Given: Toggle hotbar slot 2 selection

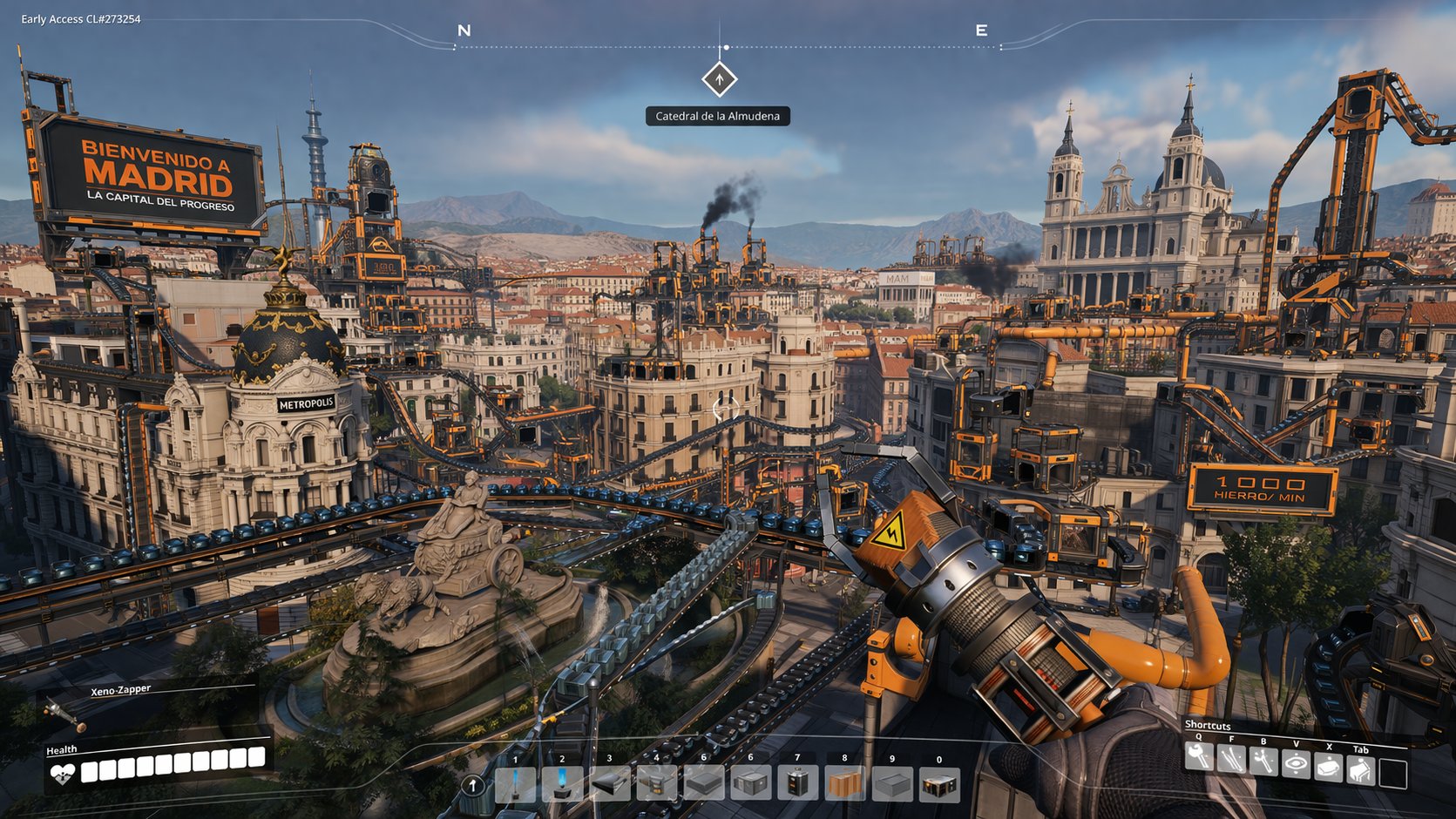Looking at the screenshot, I should point(562,782).
